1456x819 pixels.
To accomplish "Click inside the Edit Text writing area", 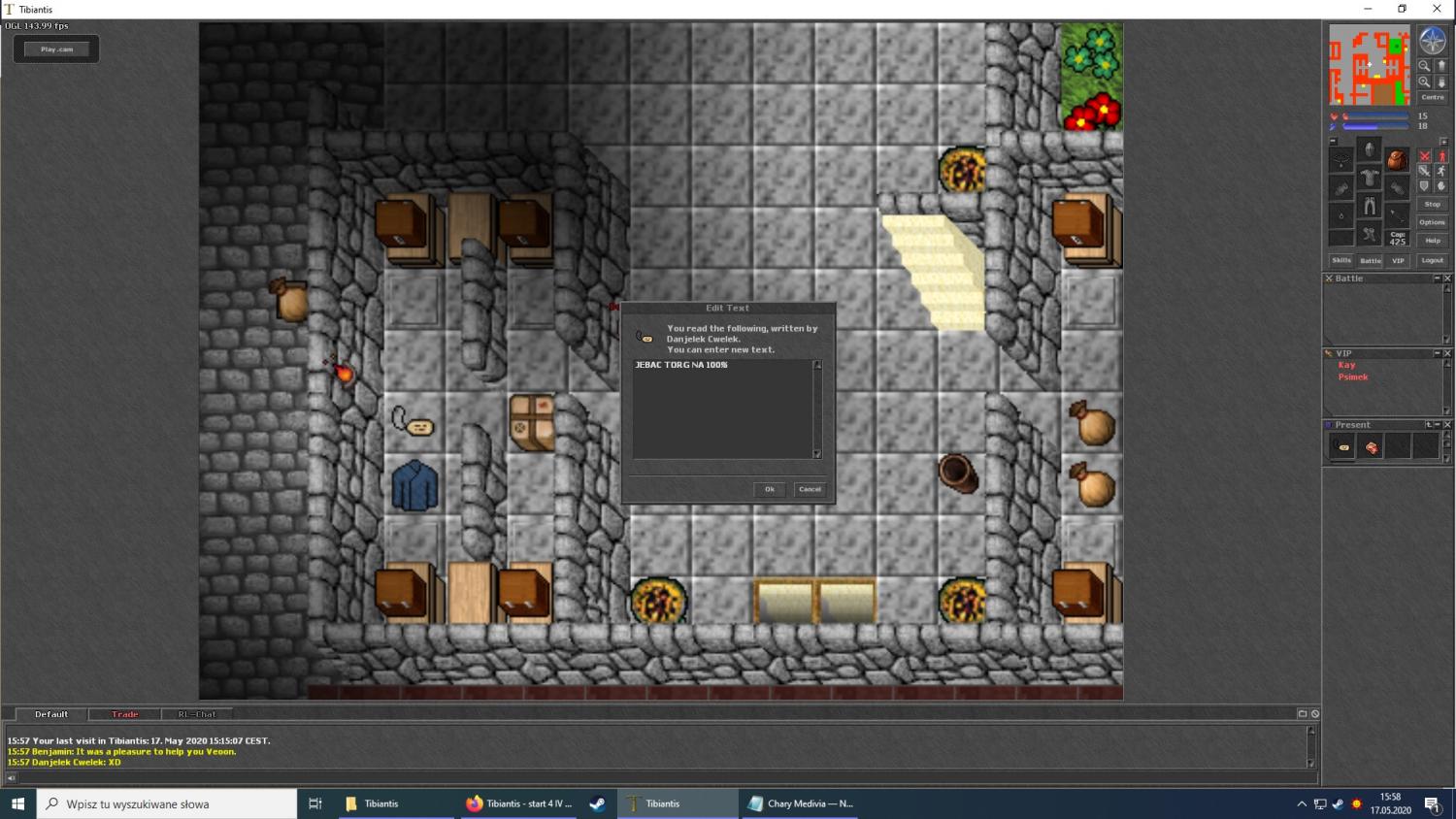I will [x=722, y=409].
